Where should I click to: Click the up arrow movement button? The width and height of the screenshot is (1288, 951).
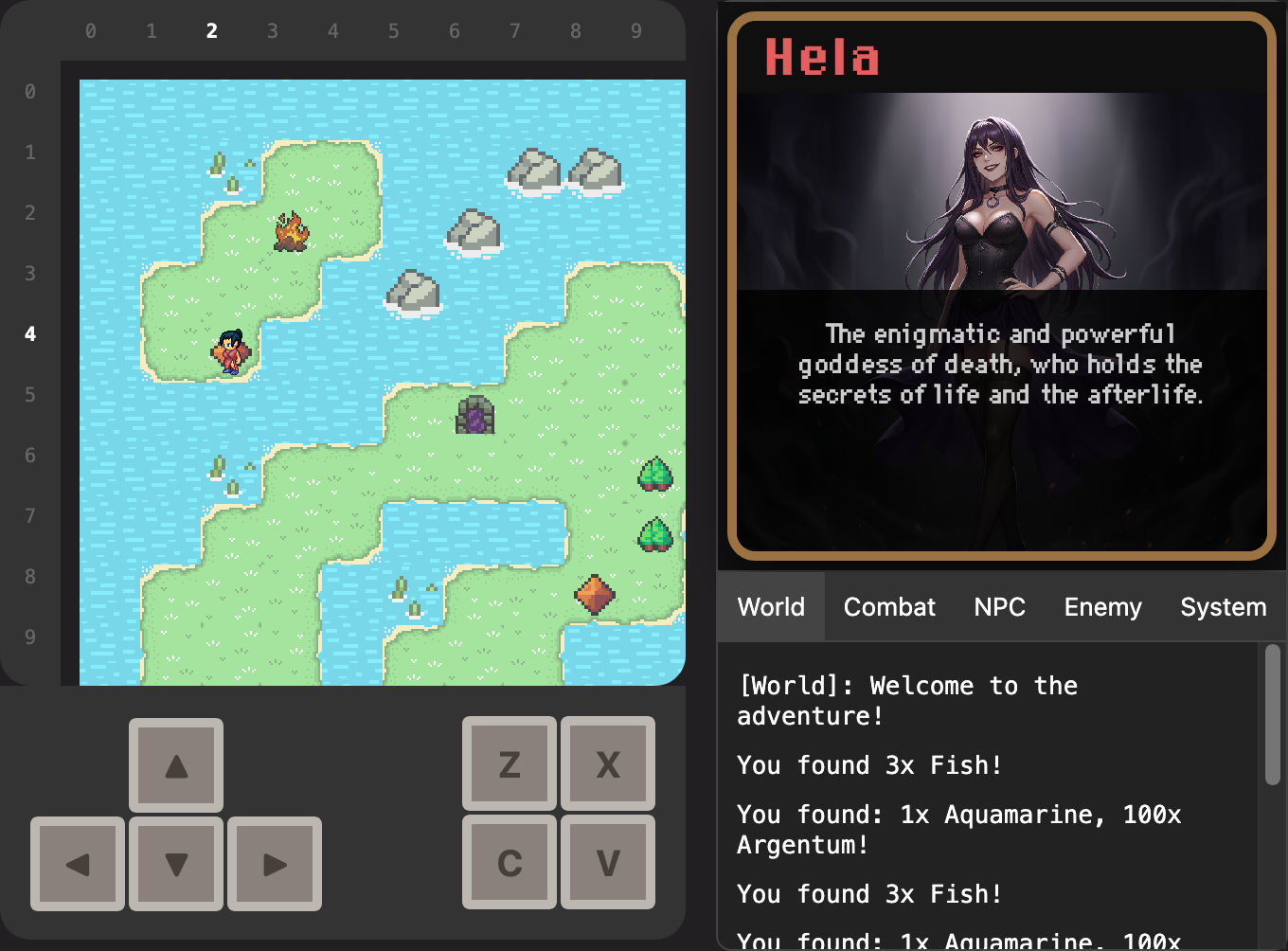pos(176,765)
